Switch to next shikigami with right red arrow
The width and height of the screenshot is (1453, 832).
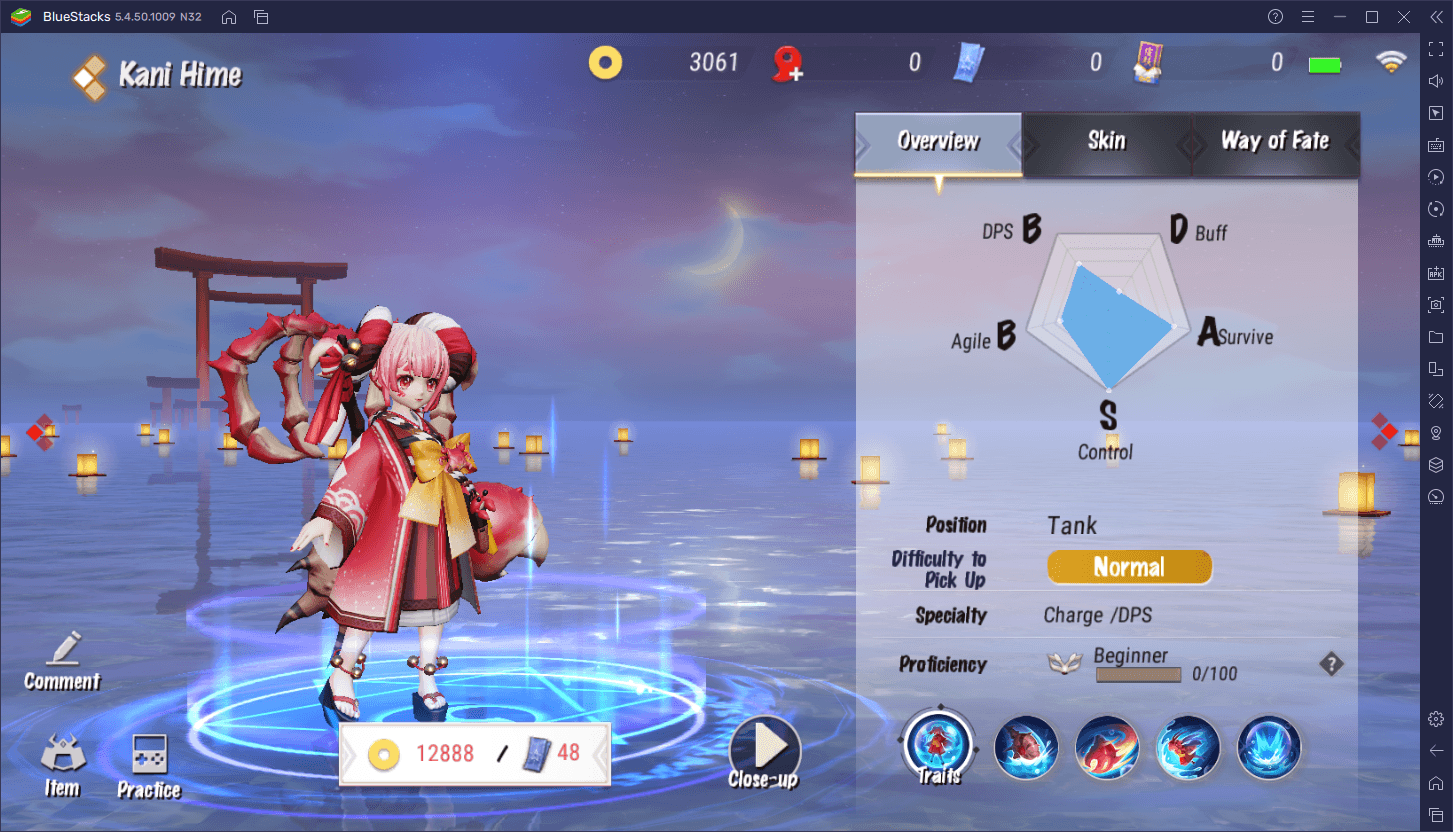click(x=1383, y=431)
